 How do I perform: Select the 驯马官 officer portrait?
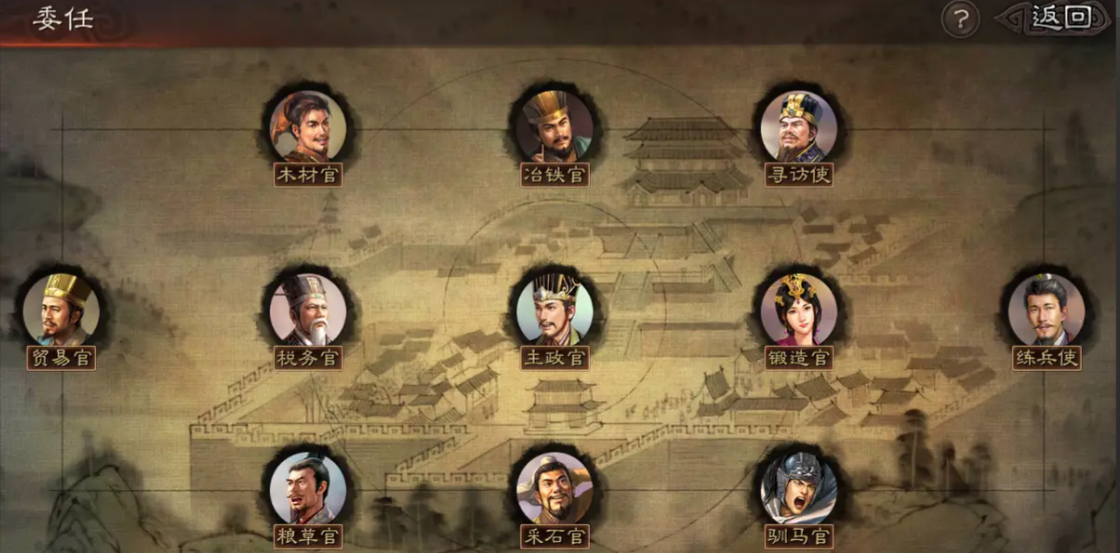(798, 488)
